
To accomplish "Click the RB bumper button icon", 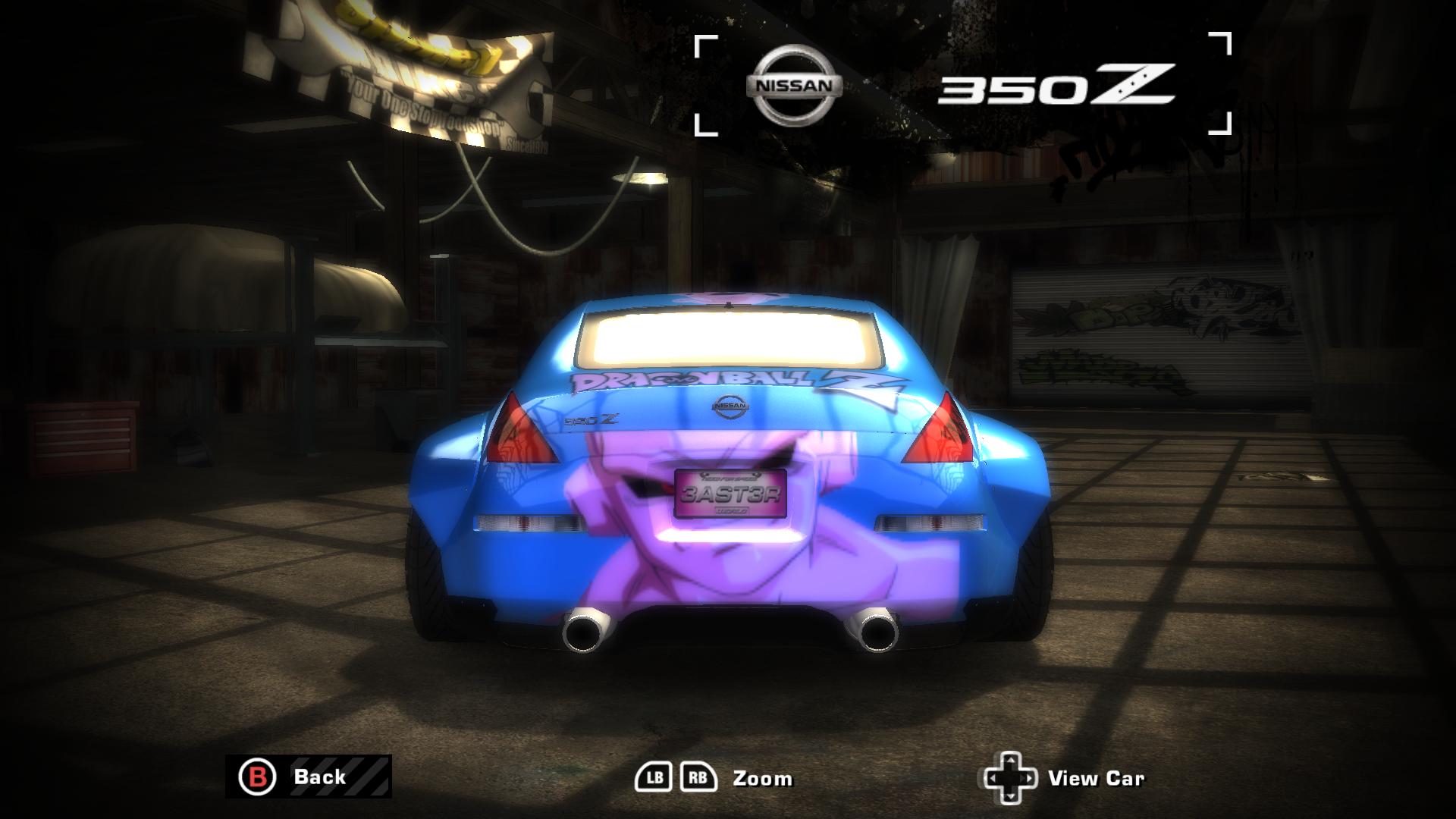I will pos(699,777).
